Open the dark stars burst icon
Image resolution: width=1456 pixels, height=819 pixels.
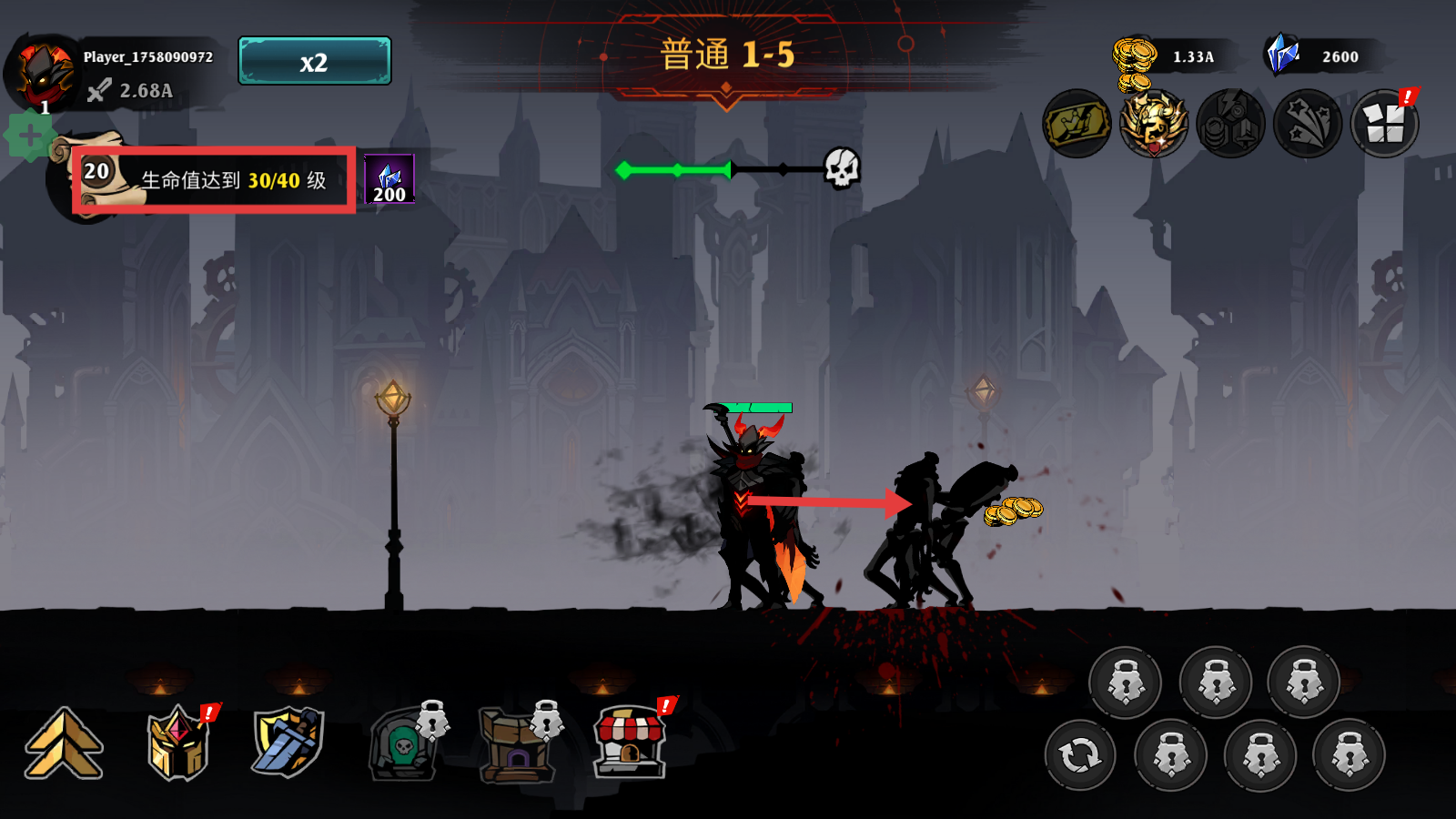tap(1308, 124)
